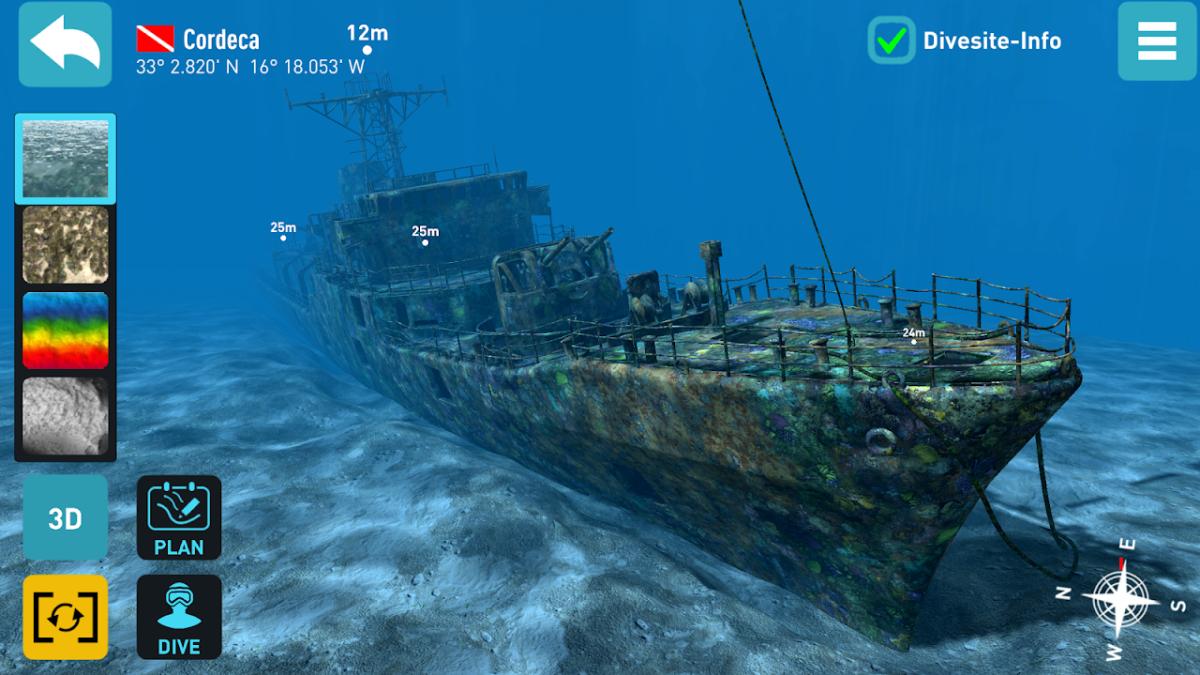This screenshot has width=1200, height=675.
Task: Toggle the 3D view button
Action: pyautogui.click(x=65, y=518)
